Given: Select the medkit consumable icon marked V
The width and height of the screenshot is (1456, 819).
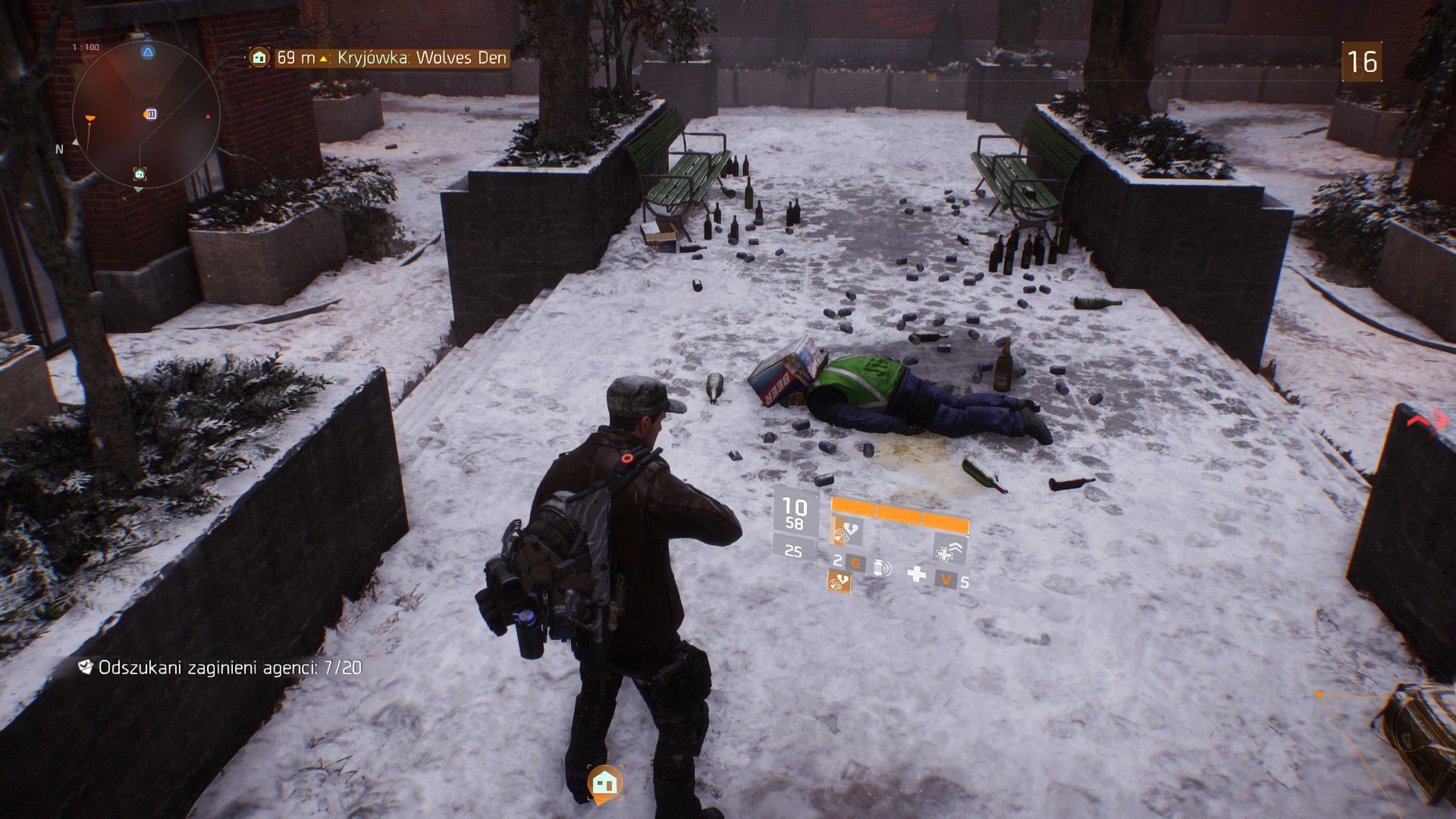Looking at the screenshot, I should [x=947, y=581].
